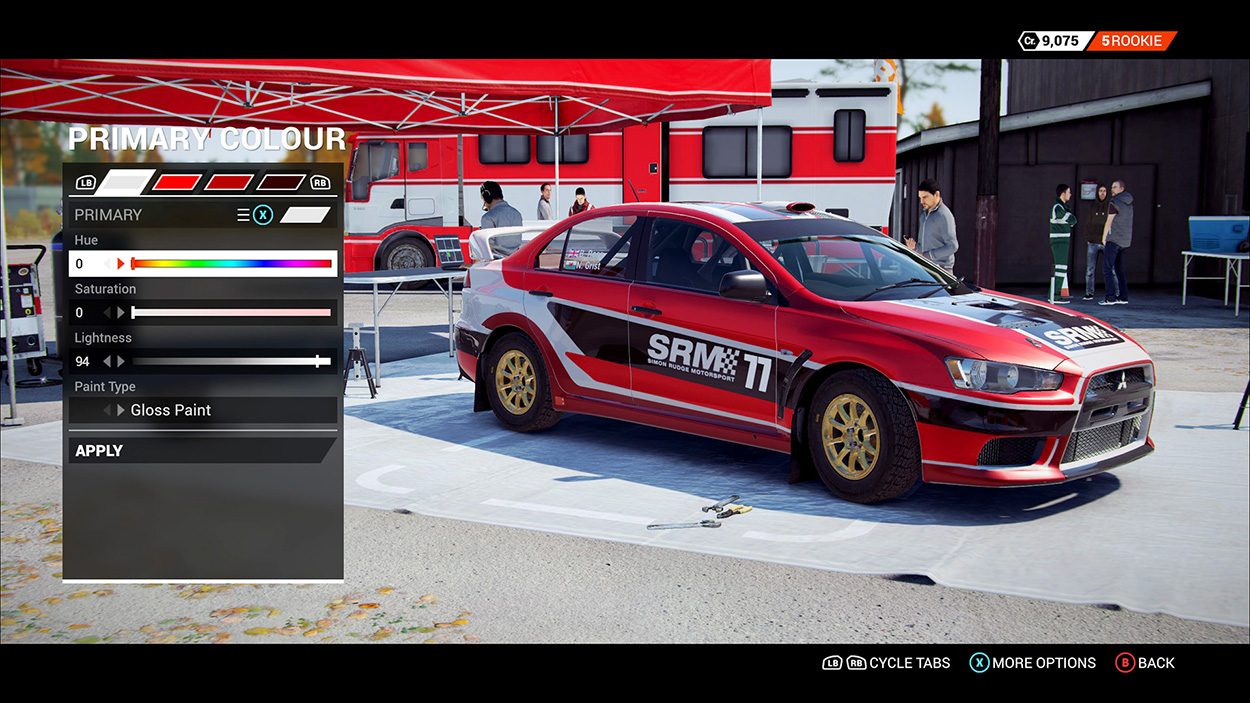Select the white colour tab
The width and height of the screenshot is (1250, 703).
[x=125, y=182]
